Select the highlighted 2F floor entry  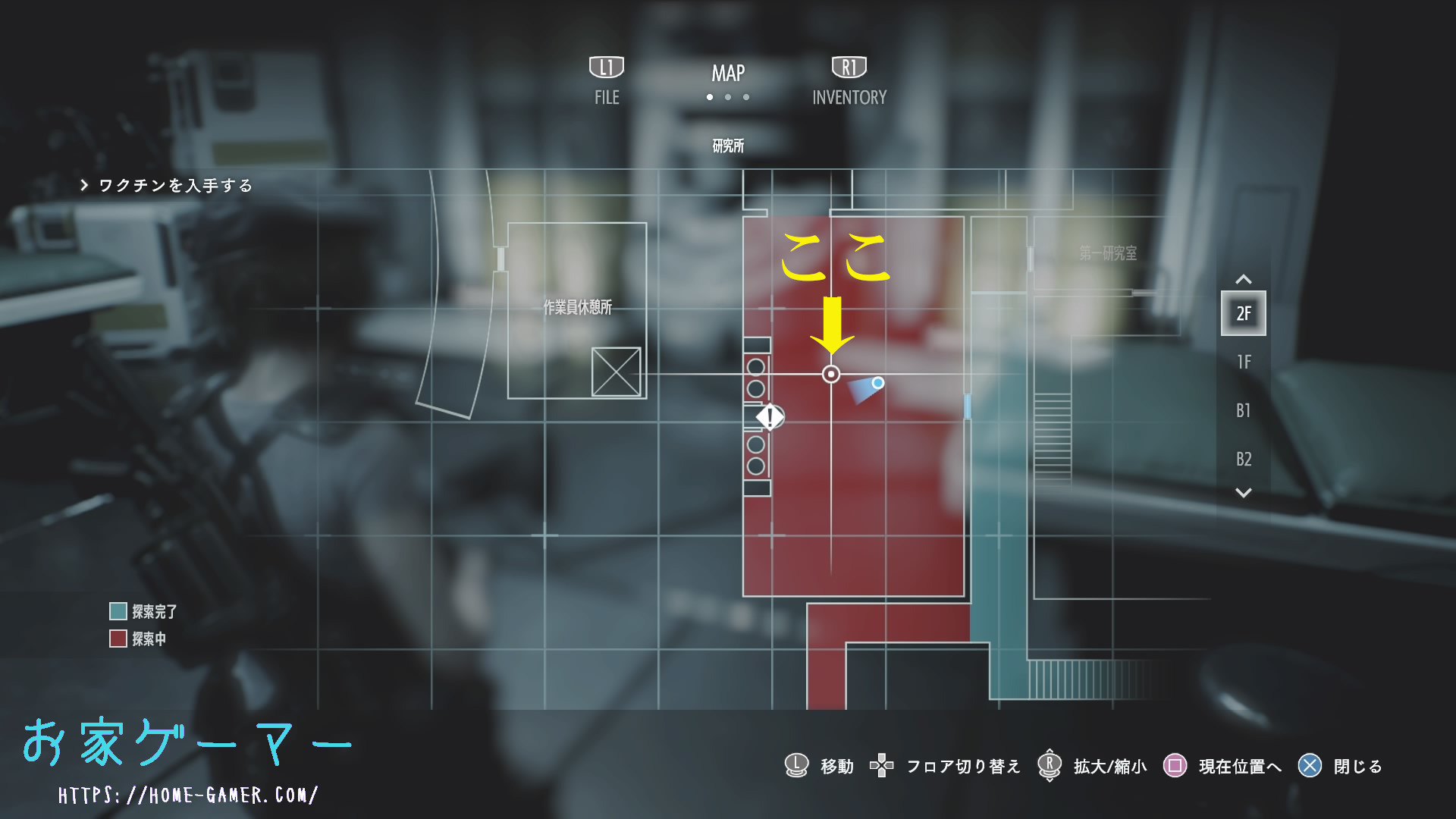(1244, 313)
